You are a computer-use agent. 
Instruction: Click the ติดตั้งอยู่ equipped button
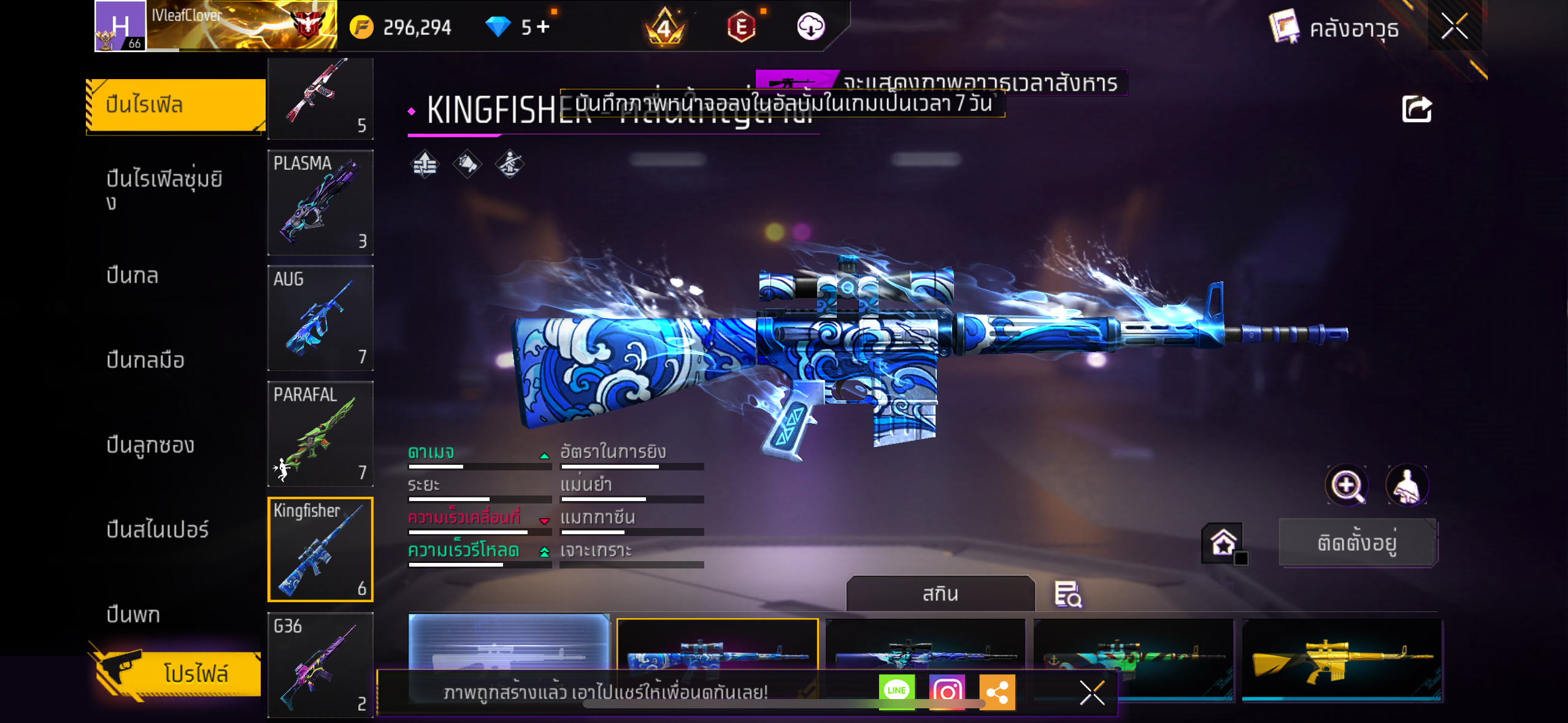1358,543
